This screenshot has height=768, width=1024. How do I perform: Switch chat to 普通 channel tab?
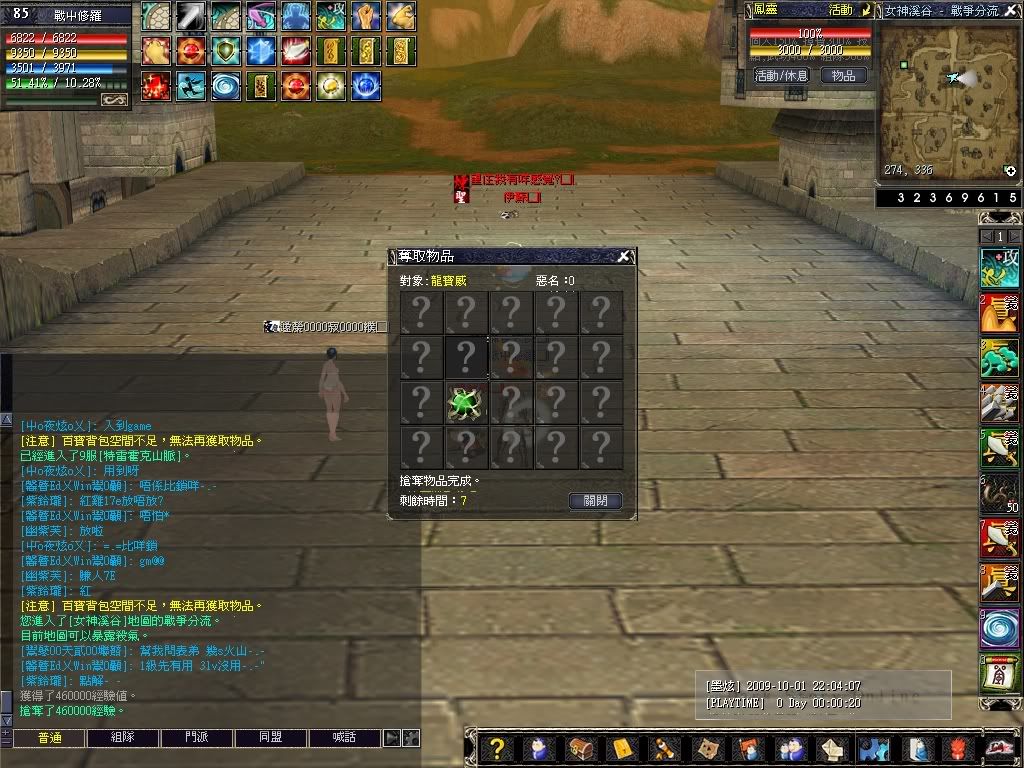(x=50, y=738)
